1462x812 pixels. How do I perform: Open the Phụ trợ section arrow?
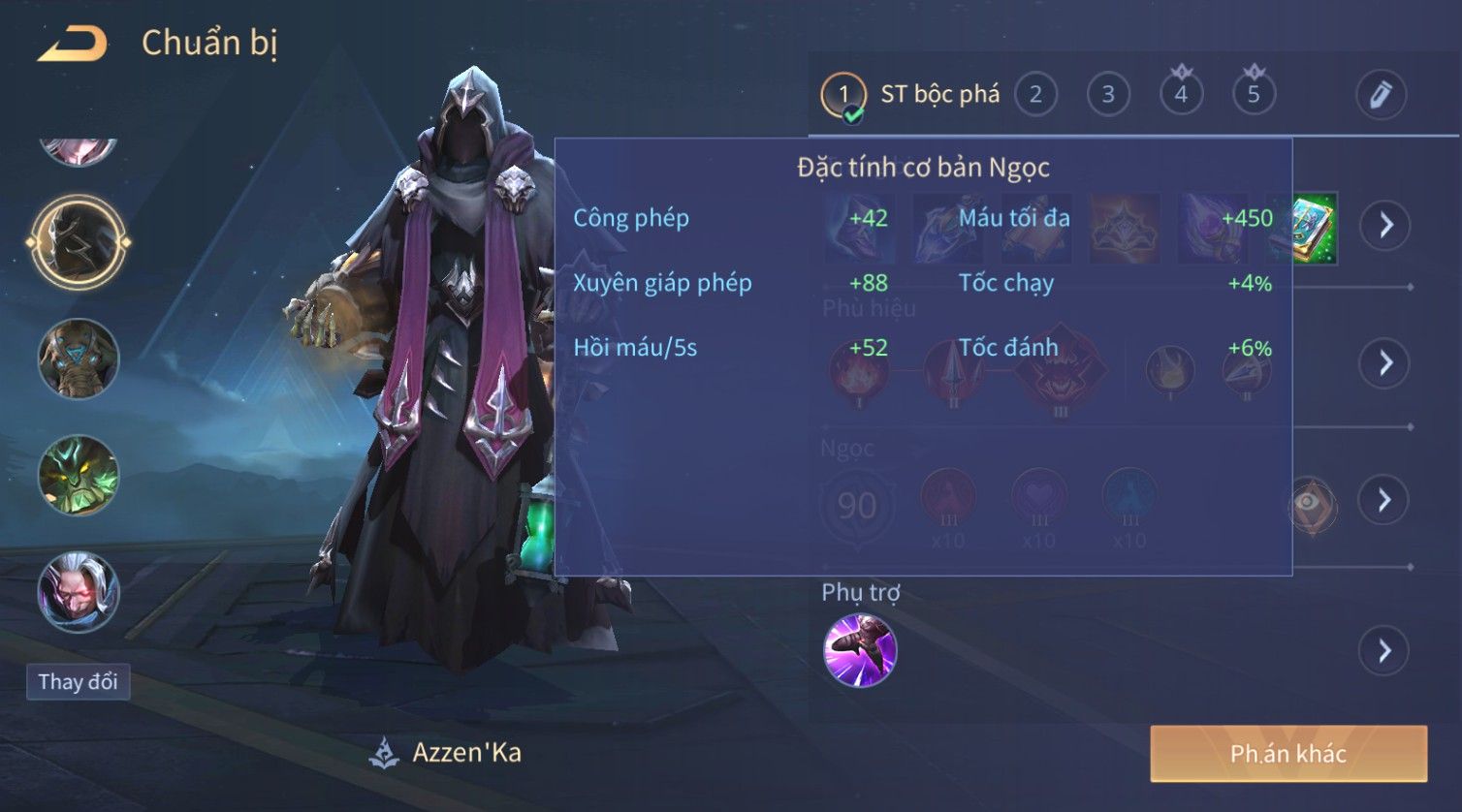pyautogui.click(x=1384, y=650)
